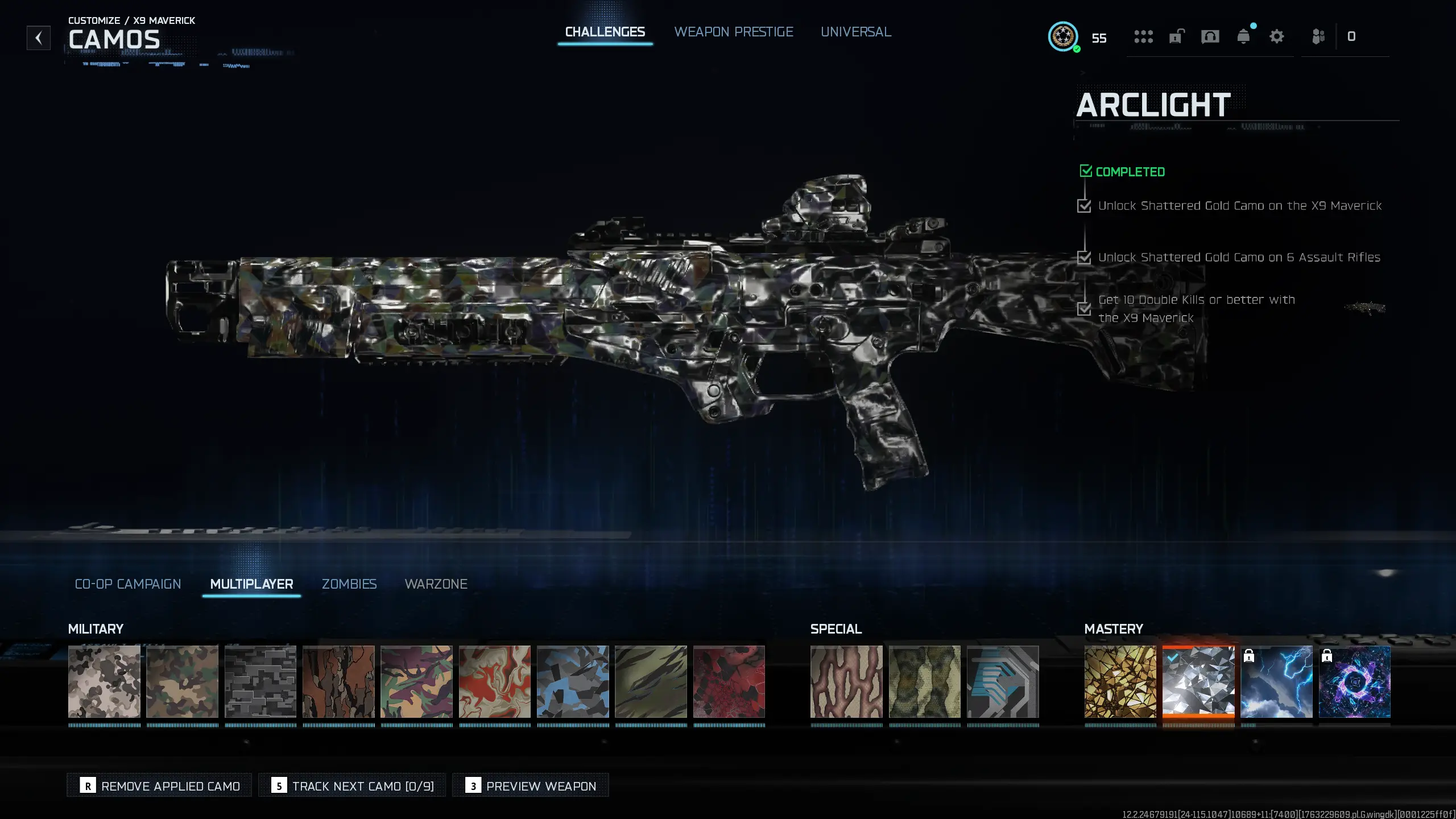
Task: Open the settings gear
Action: click(x=1277, y=36)
